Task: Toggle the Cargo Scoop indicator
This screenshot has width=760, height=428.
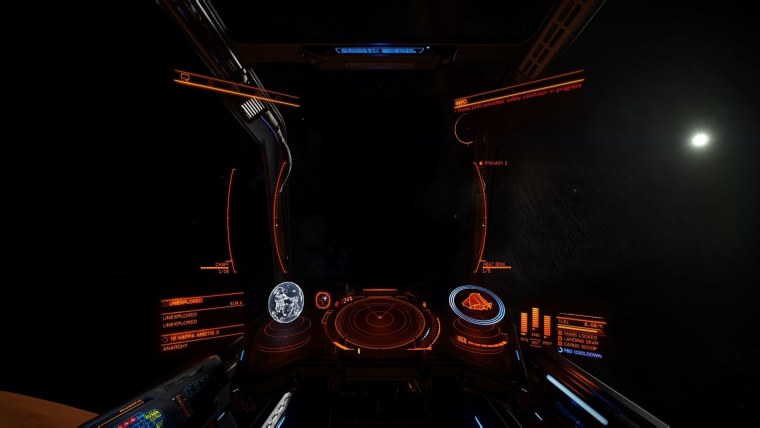Action: (580, 345)
